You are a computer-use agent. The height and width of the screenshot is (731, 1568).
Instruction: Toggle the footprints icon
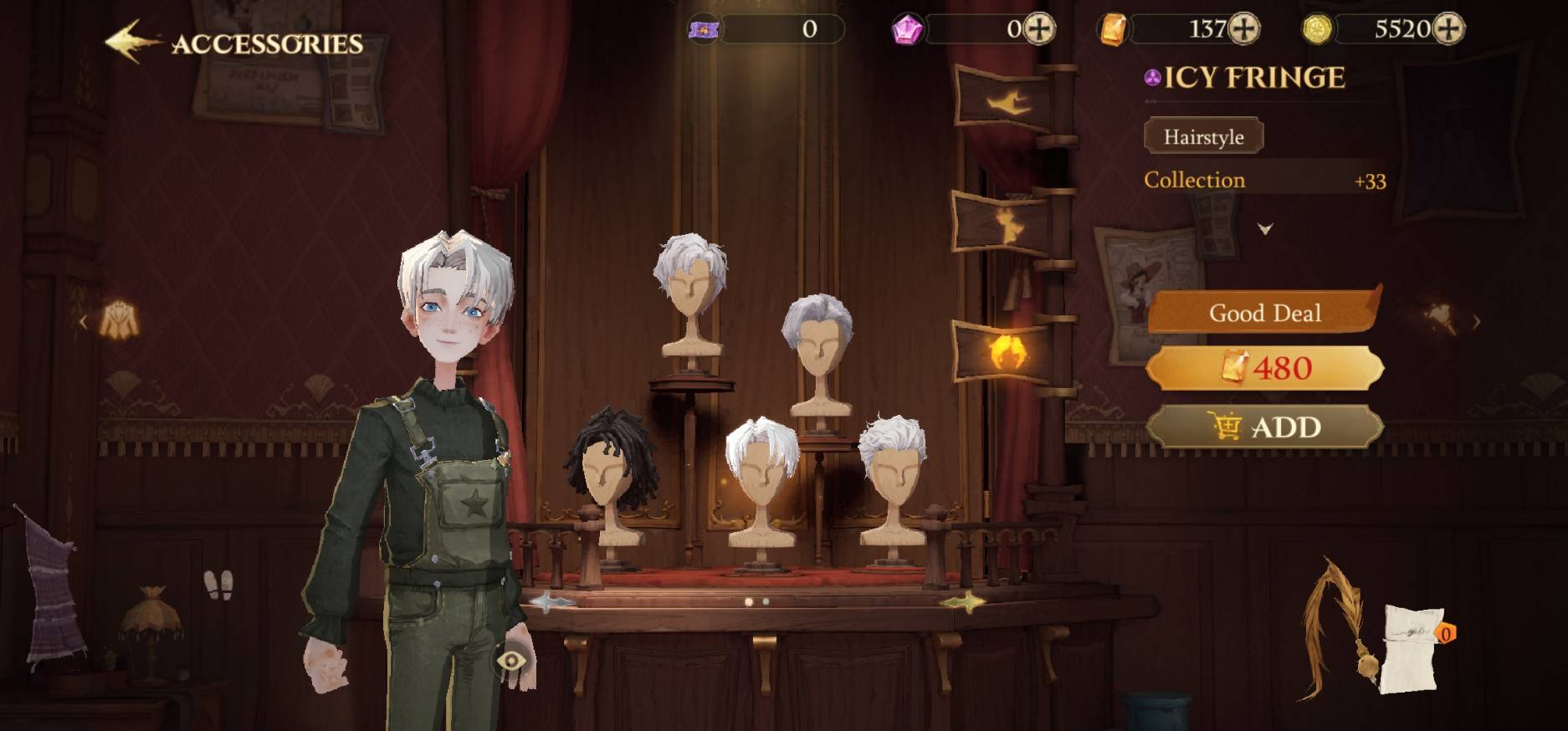(218, 585)
